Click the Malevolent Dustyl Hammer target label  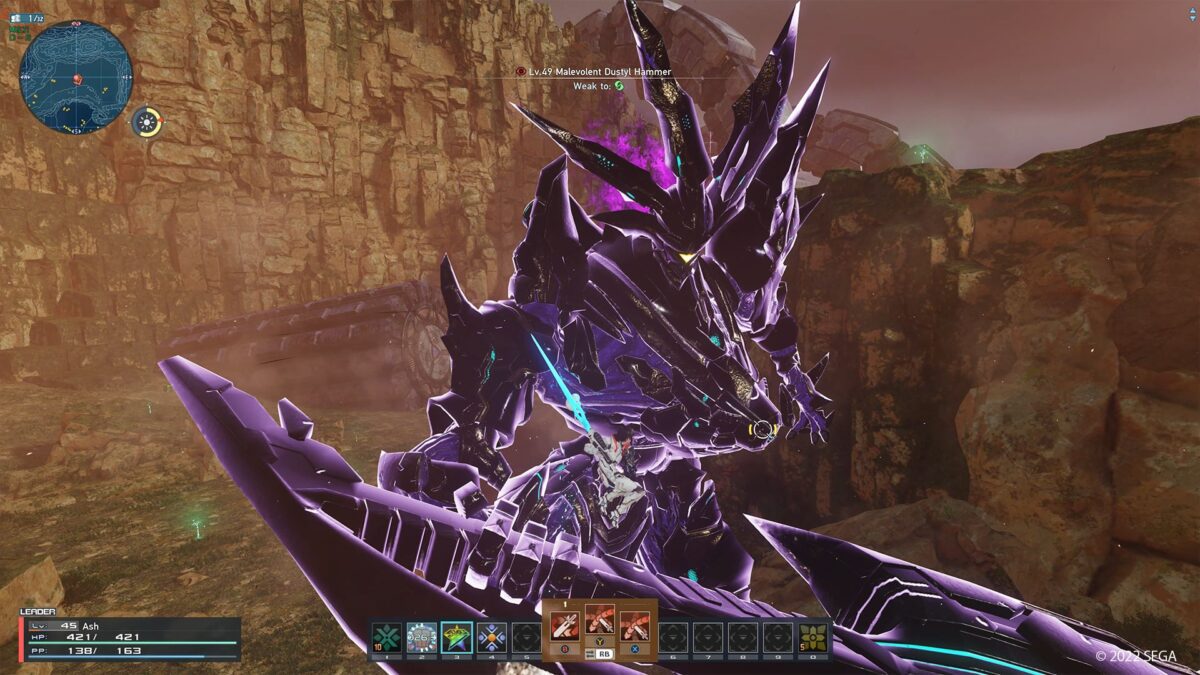pyautogui.click(x=596, y=72)
